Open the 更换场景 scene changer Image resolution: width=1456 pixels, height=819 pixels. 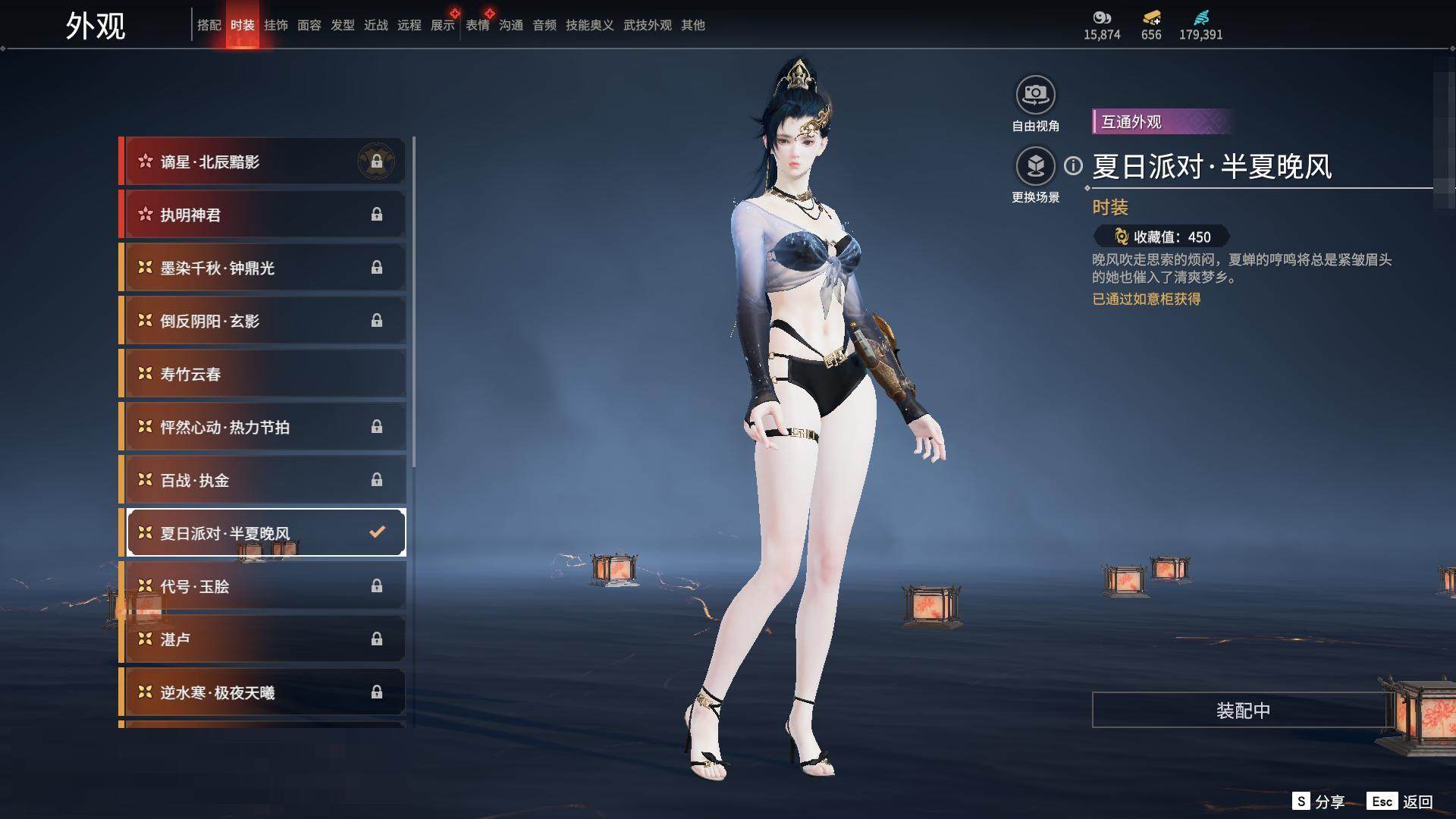(x=1035, y=167)
